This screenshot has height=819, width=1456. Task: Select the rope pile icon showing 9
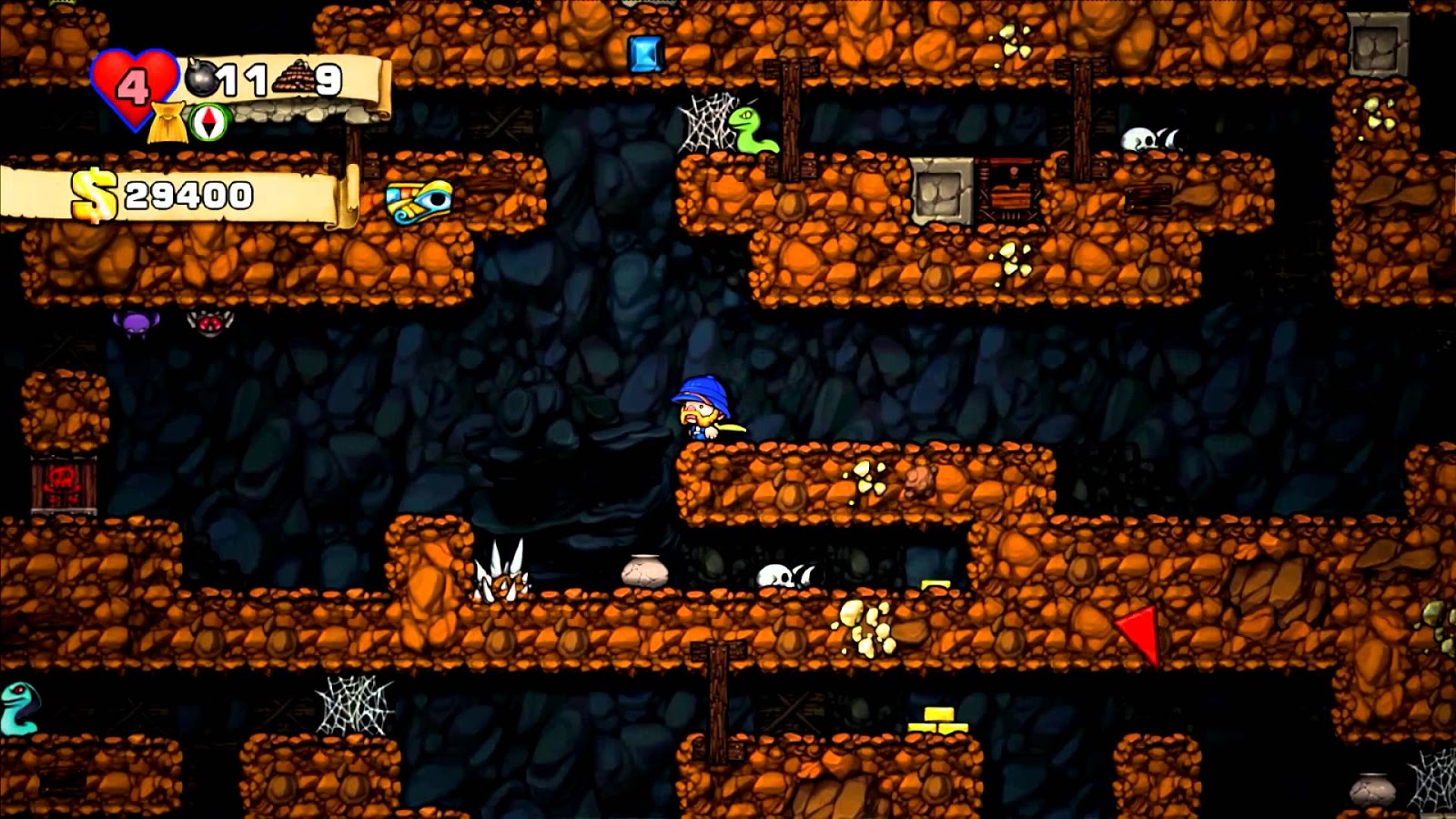pos(293,77)
